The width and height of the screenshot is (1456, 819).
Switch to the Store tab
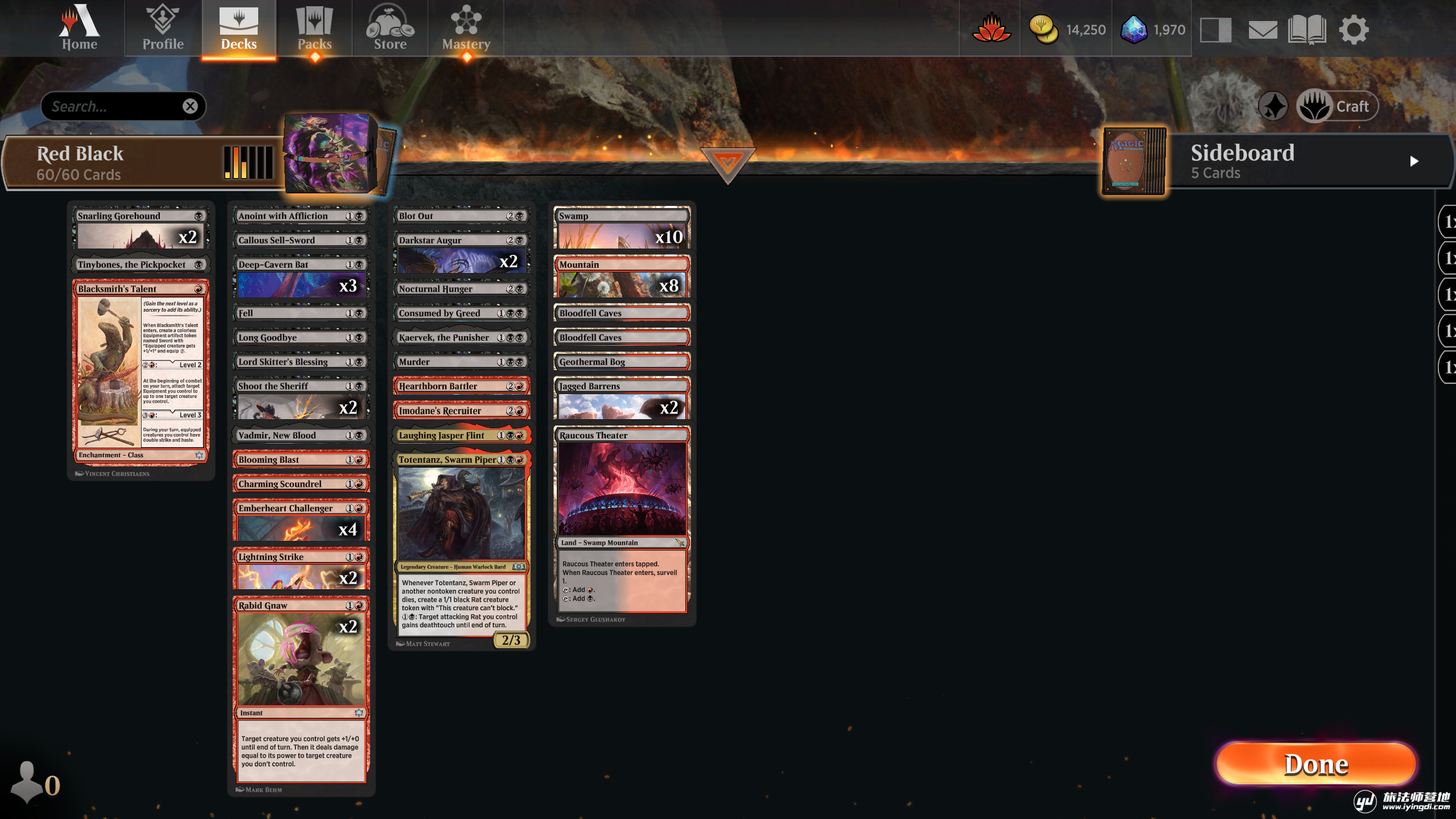point(390,27)
